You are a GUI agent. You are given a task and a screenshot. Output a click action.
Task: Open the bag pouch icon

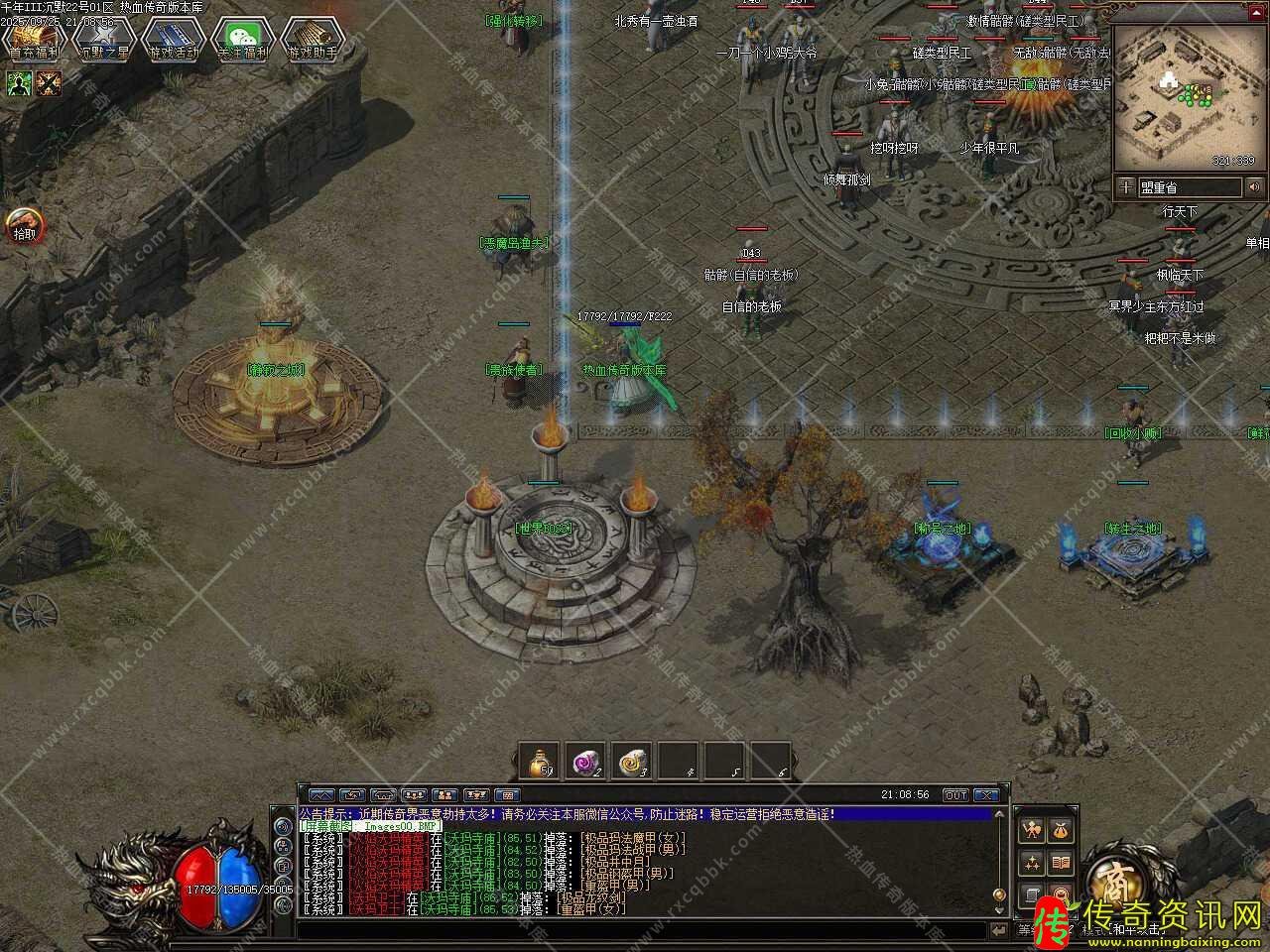coord(1061,829)
